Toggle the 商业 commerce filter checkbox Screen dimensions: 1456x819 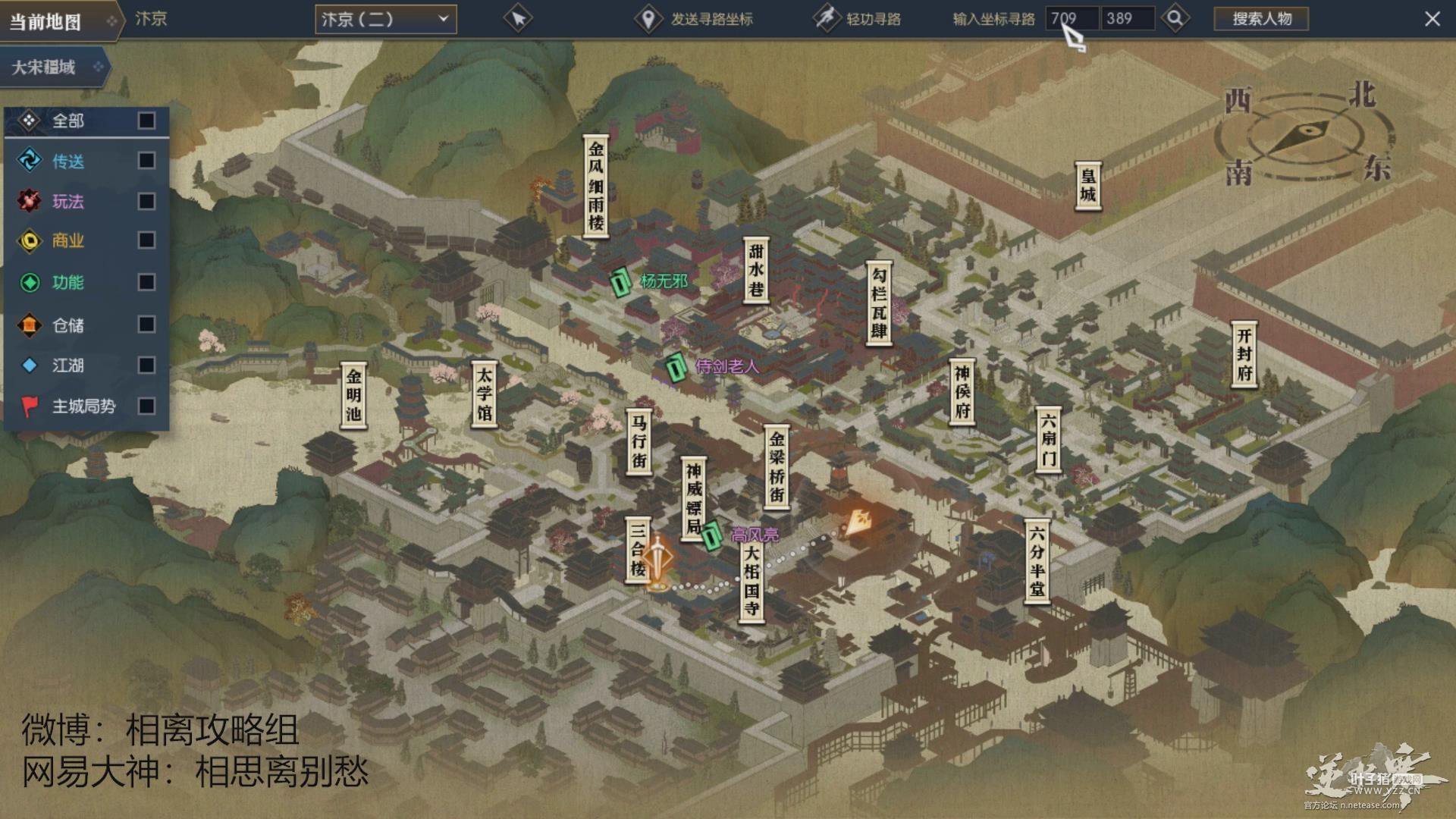[x=146, y=240]
